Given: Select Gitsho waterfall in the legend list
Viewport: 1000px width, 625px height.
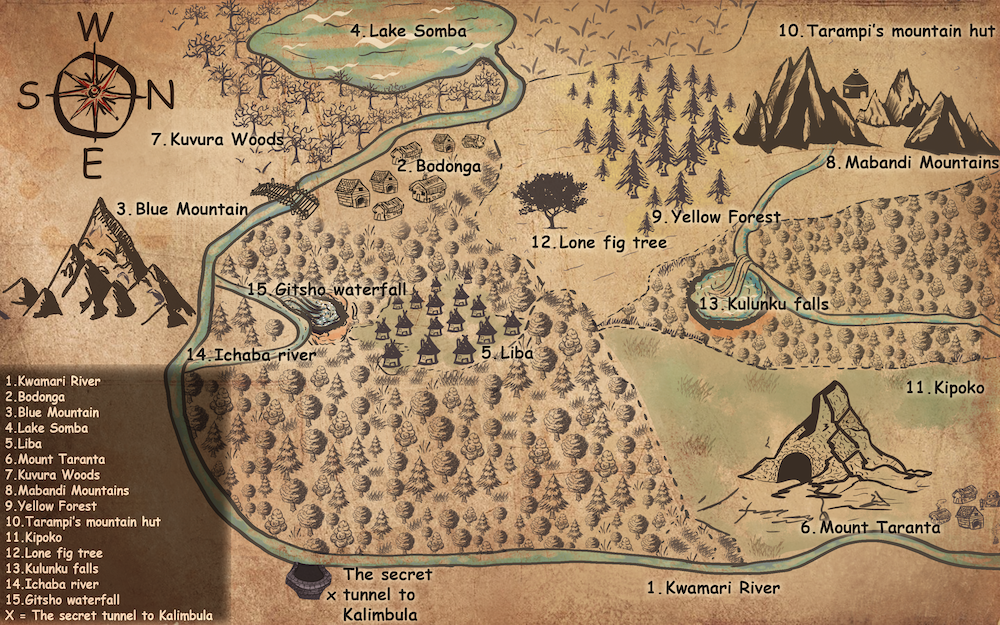Looking at the screenshot, I should click(59, 600).
